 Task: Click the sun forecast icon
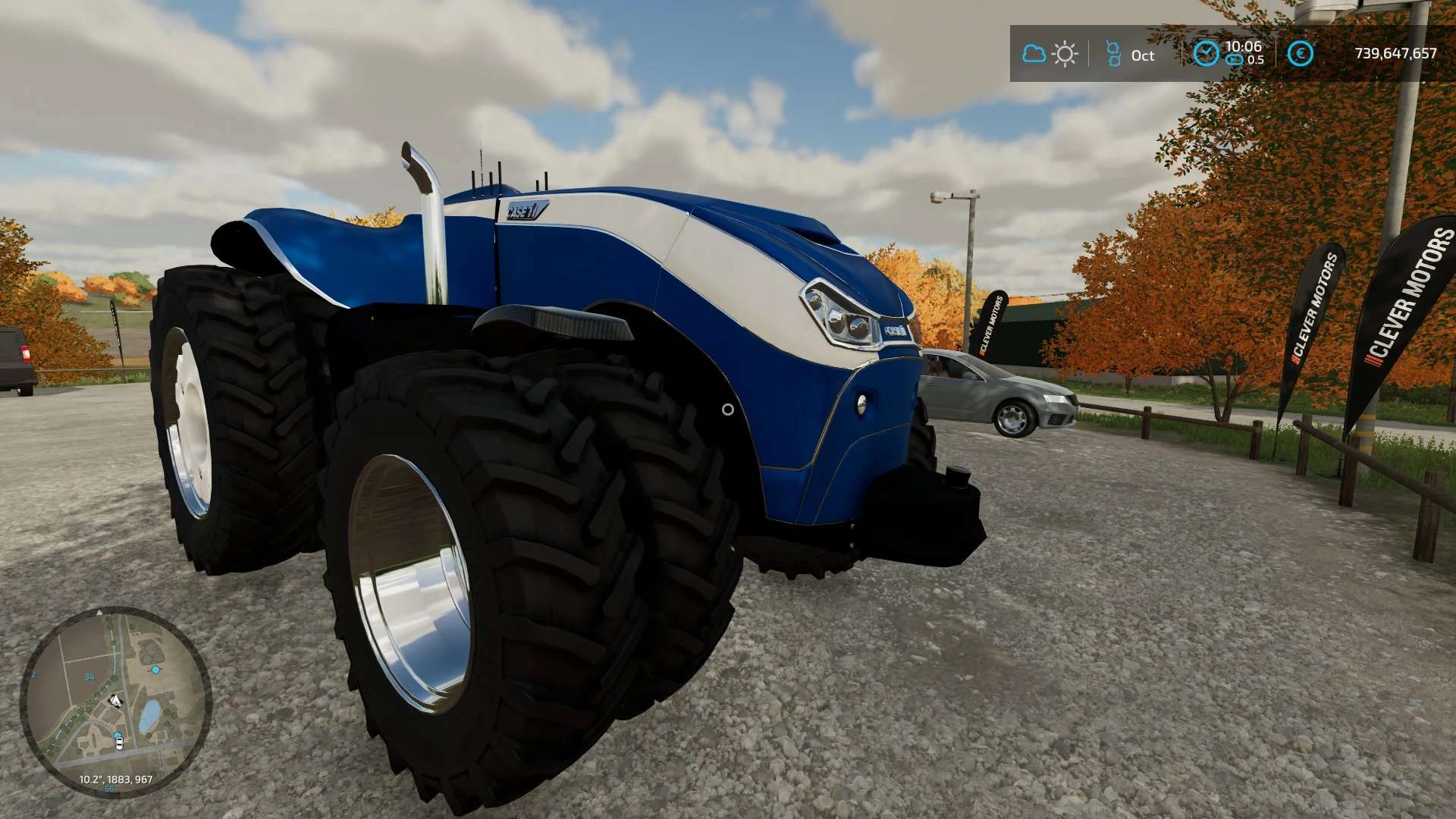[1065, 54]
